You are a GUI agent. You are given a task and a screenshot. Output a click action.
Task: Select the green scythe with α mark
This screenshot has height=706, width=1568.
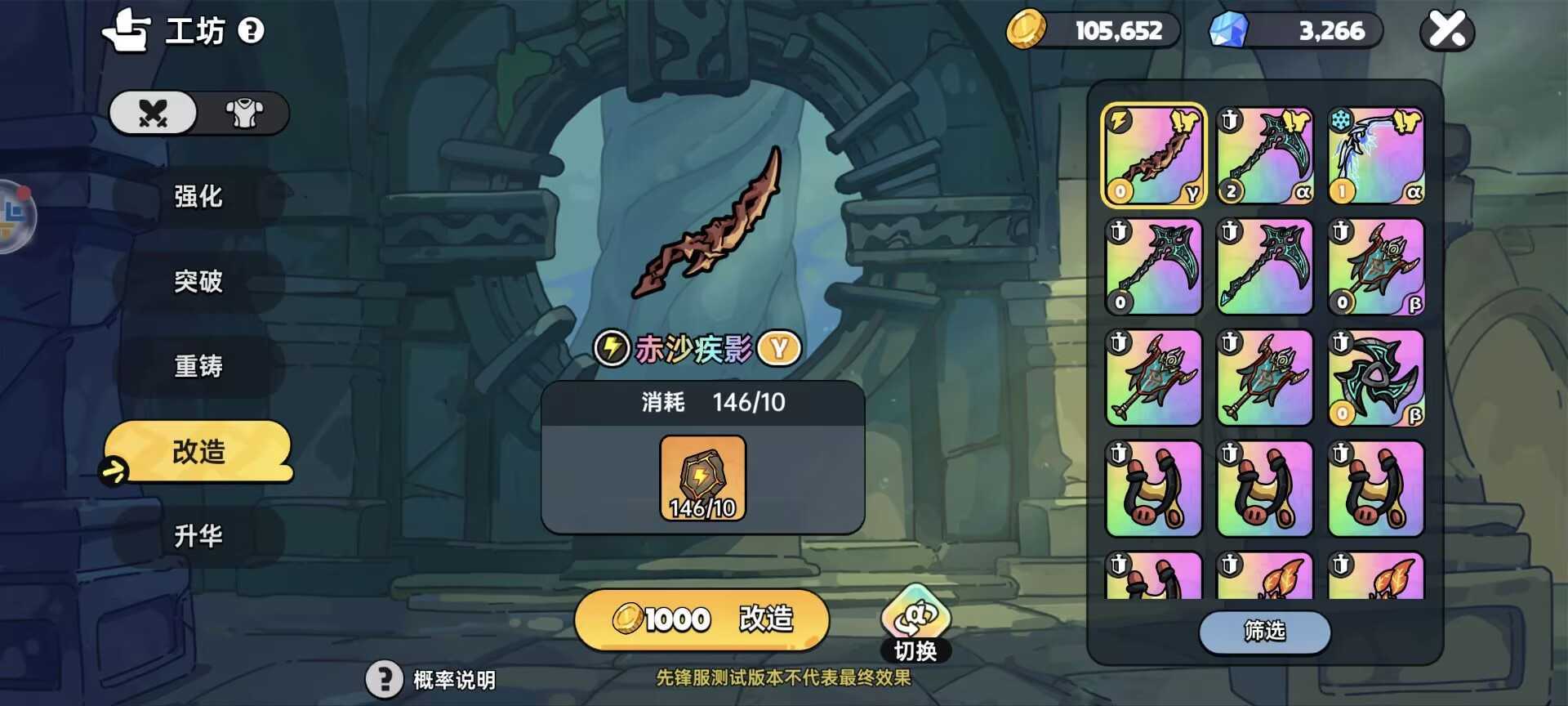coord(1264,154)
